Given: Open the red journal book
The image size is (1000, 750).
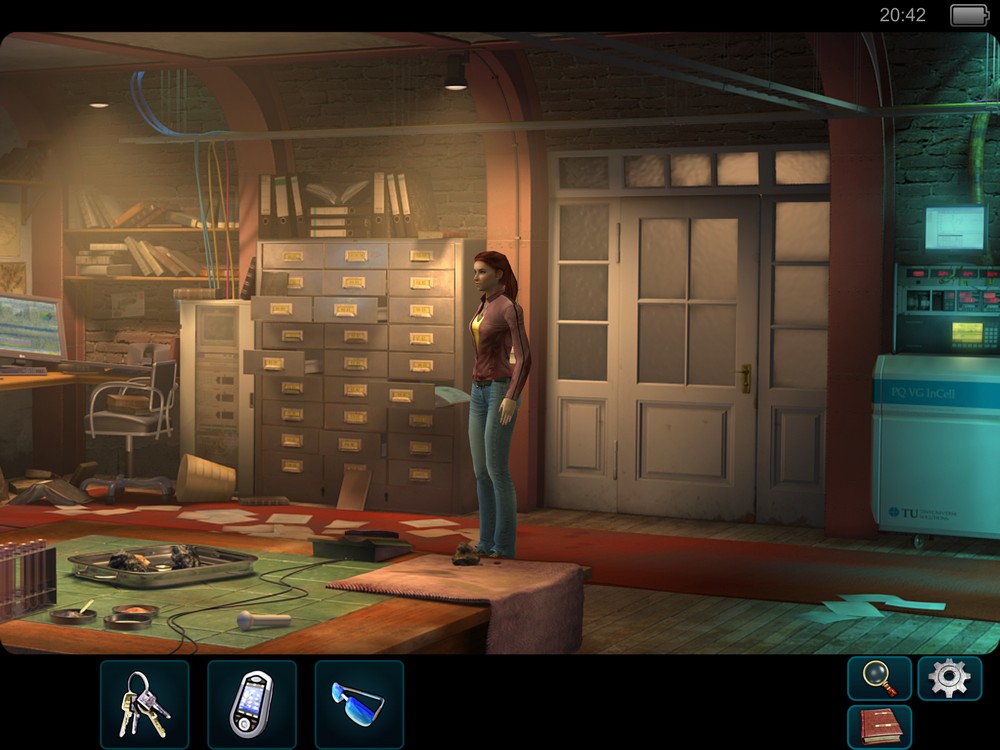Looking at the screenshot, I should pos(879,726).
